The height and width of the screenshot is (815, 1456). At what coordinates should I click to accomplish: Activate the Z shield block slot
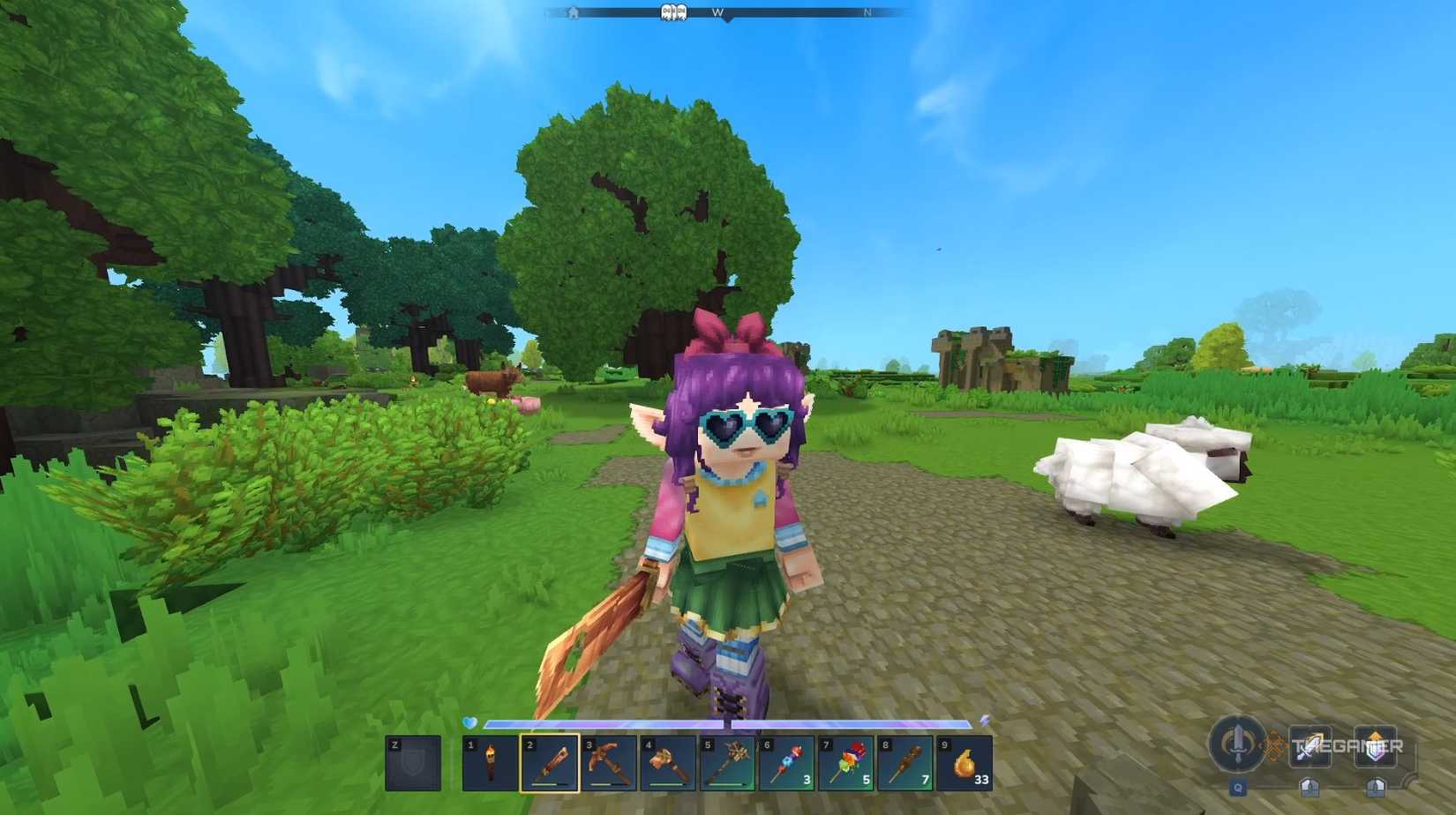pos(412,763)
